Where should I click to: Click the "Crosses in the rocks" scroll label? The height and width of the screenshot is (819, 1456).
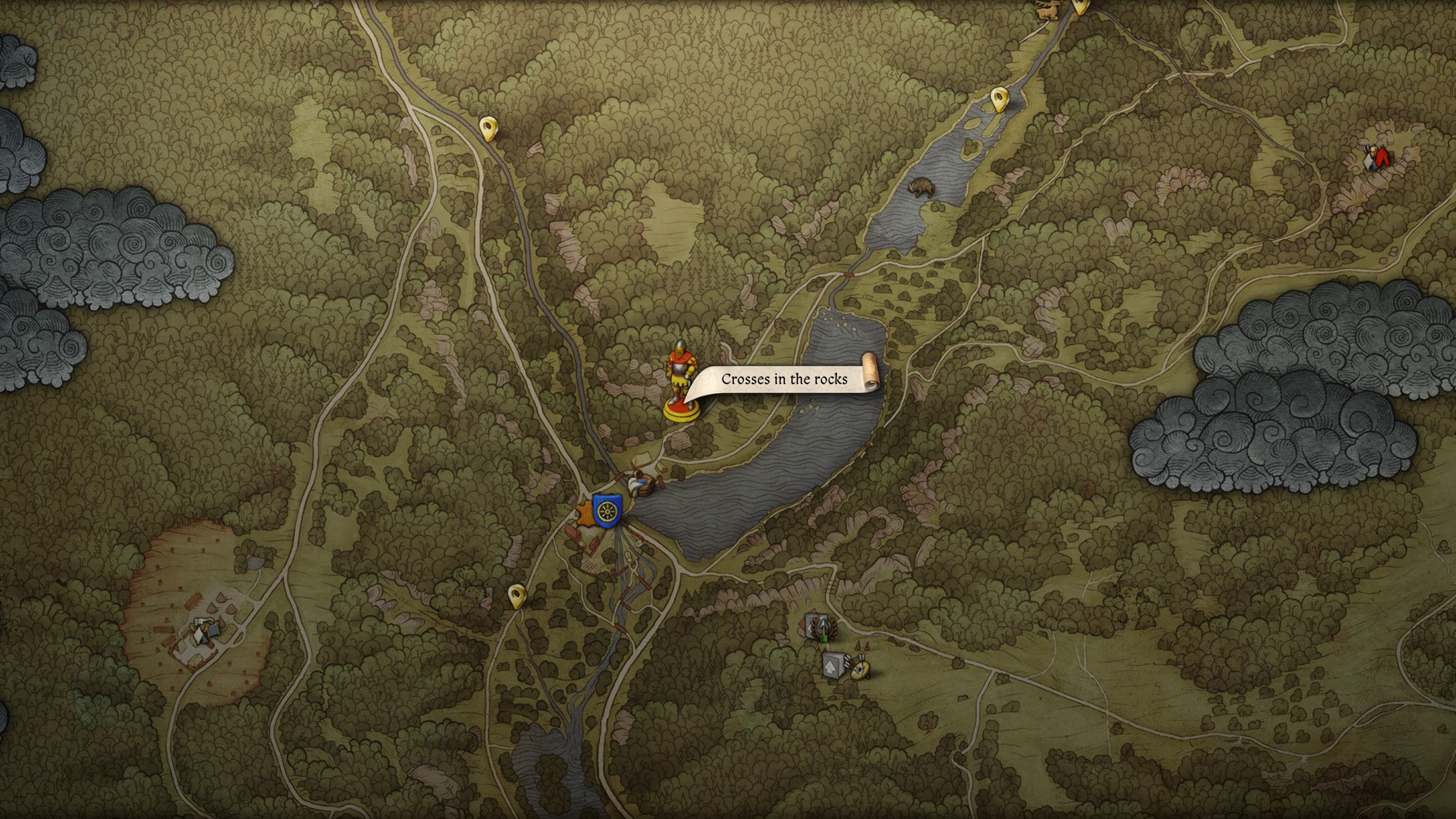coord(784,379)
